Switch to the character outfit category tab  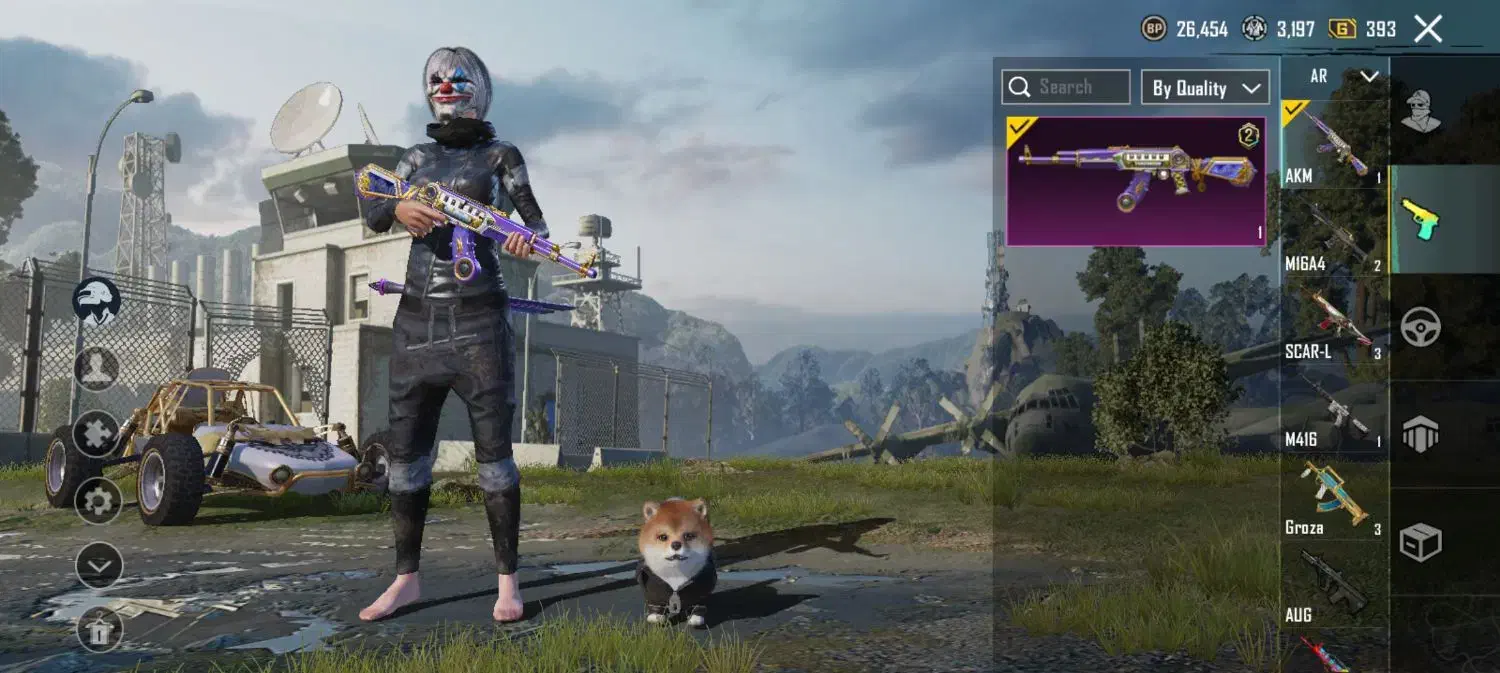click(1420, 110)
